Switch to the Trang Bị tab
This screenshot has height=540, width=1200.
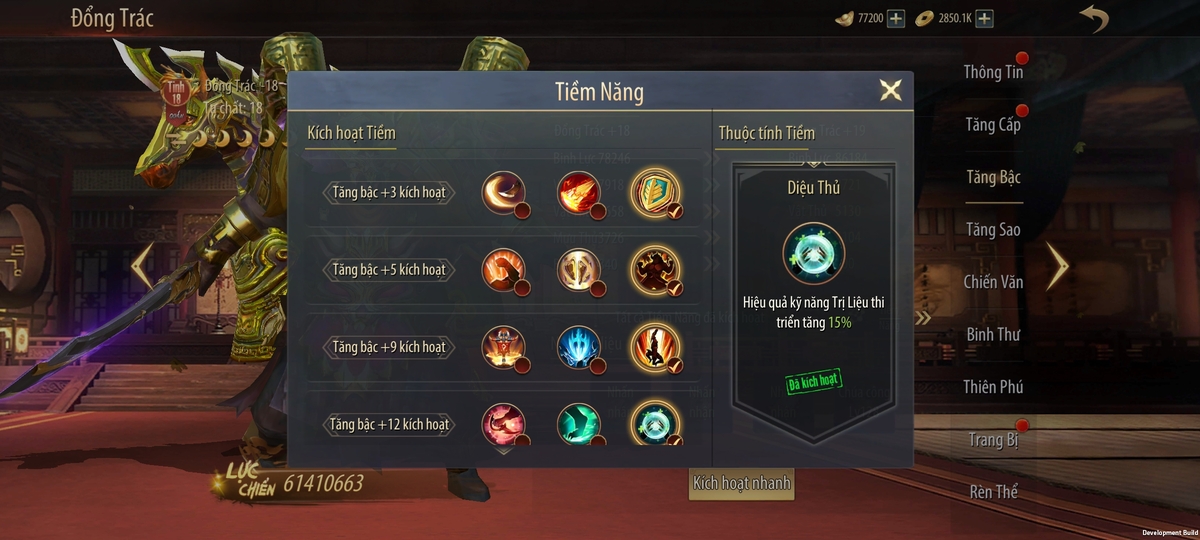pyautogui.click(x=993, y=439)
